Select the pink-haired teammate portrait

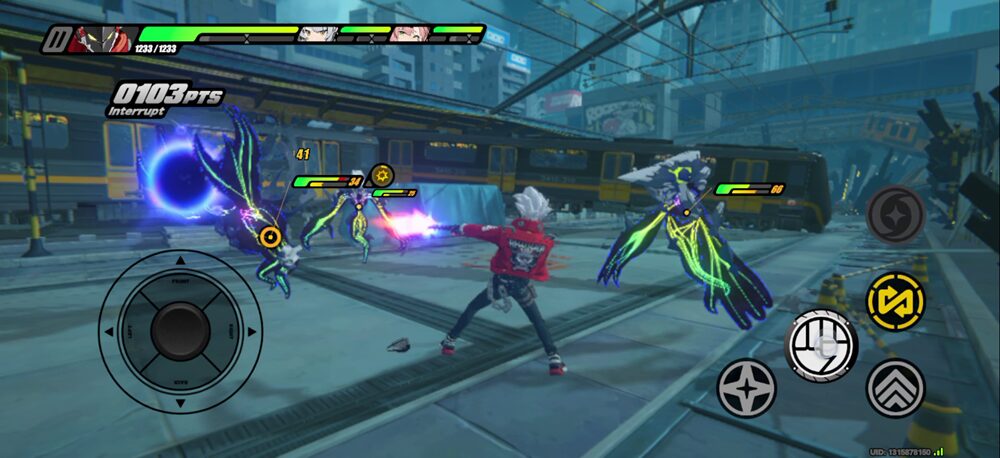pos(408,35)
